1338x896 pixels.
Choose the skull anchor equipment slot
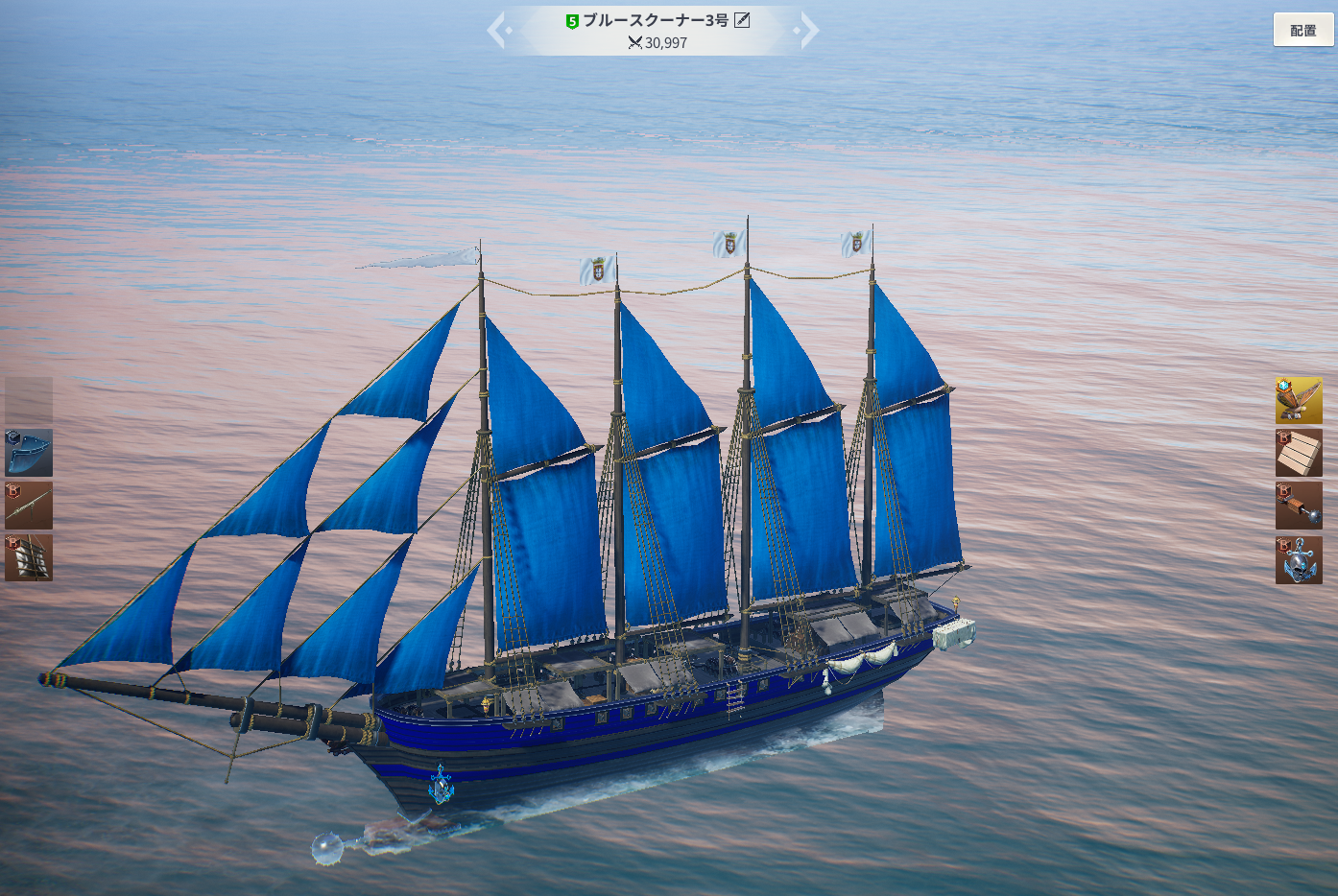pyautogui.click(x=1299, y=560)
